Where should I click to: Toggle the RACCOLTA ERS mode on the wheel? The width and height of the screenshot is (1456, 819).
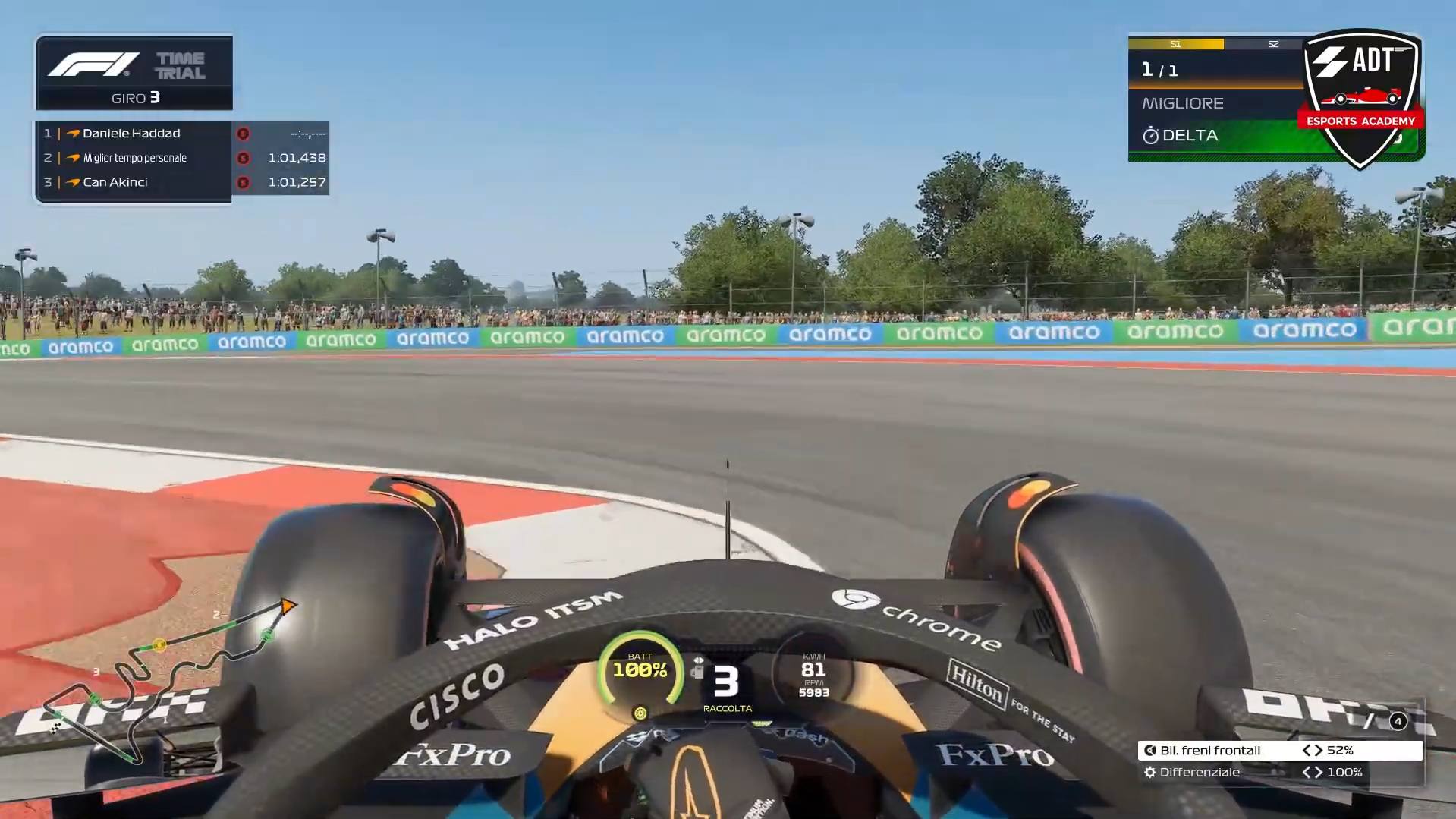(x=726, y=707)
